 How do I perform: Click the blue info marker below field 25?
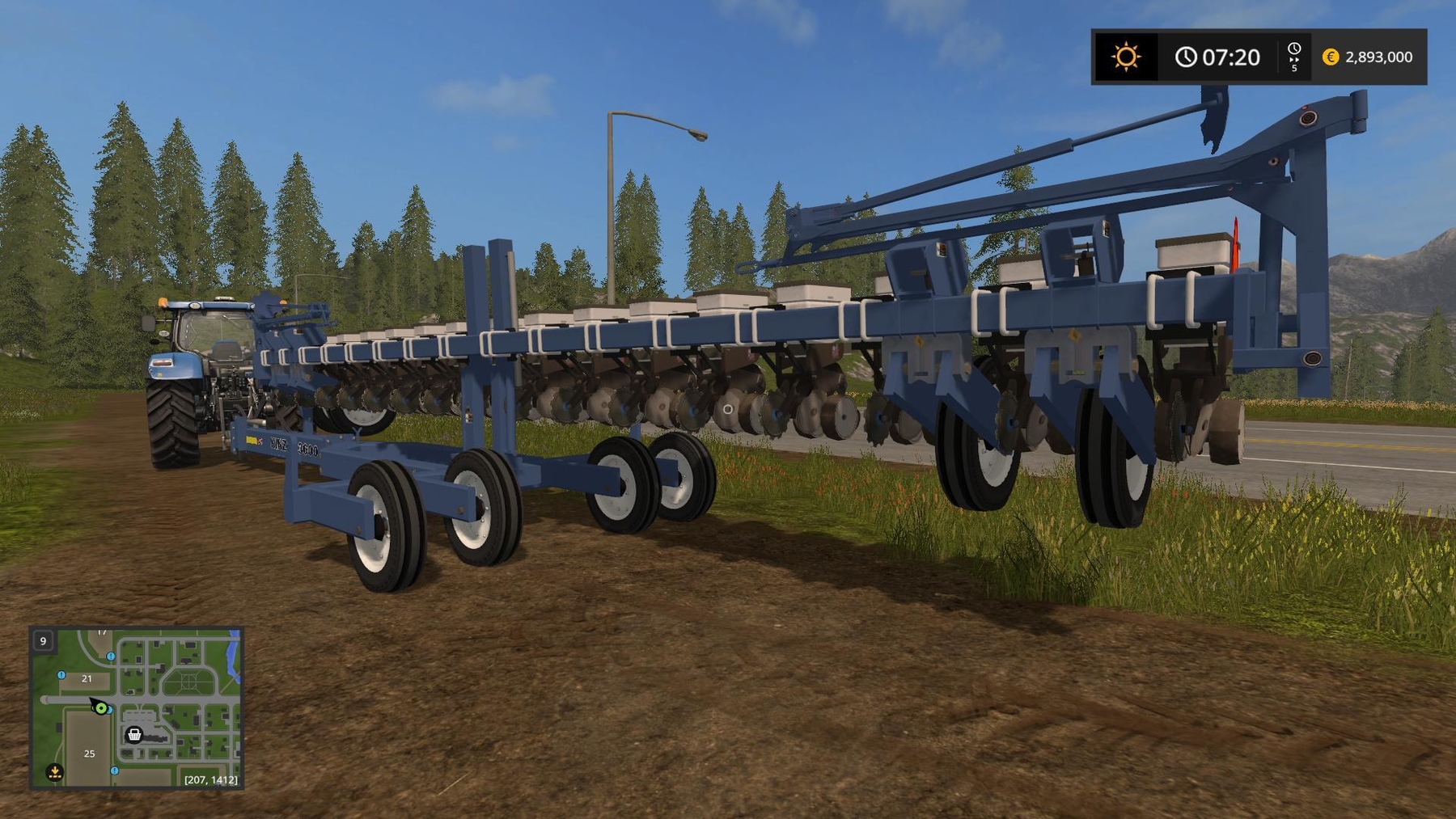(114, 770)
